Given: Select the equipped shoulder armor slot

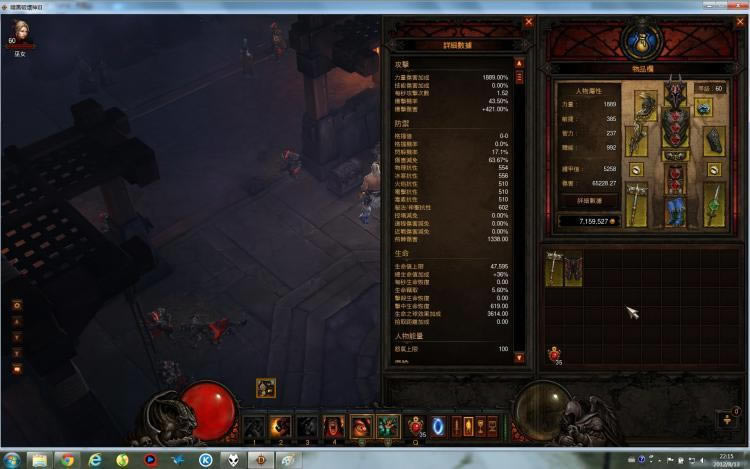Looking at the screenshot, I should click(x=645, y=105).
